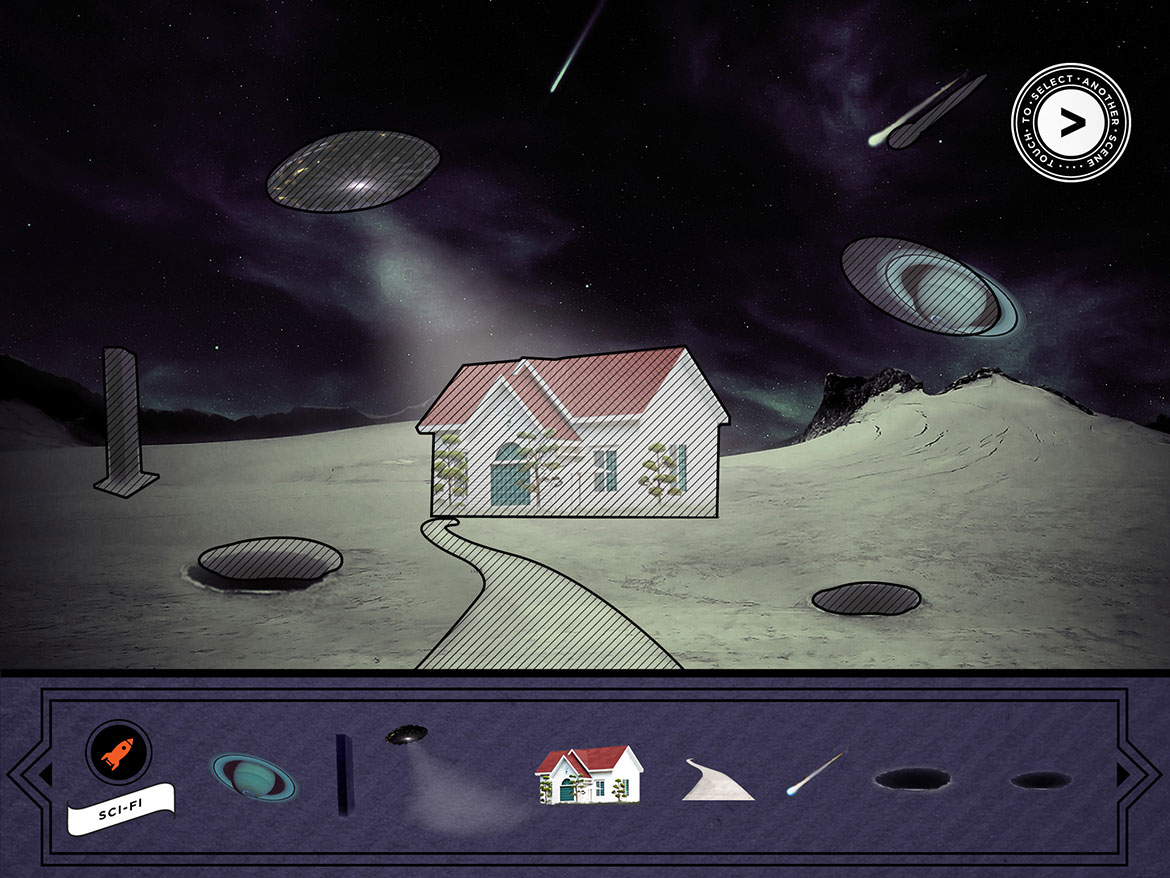This screenshot has height=878, width=1170.
Task: Choose the winding path sticker
Action: (717, 780)
